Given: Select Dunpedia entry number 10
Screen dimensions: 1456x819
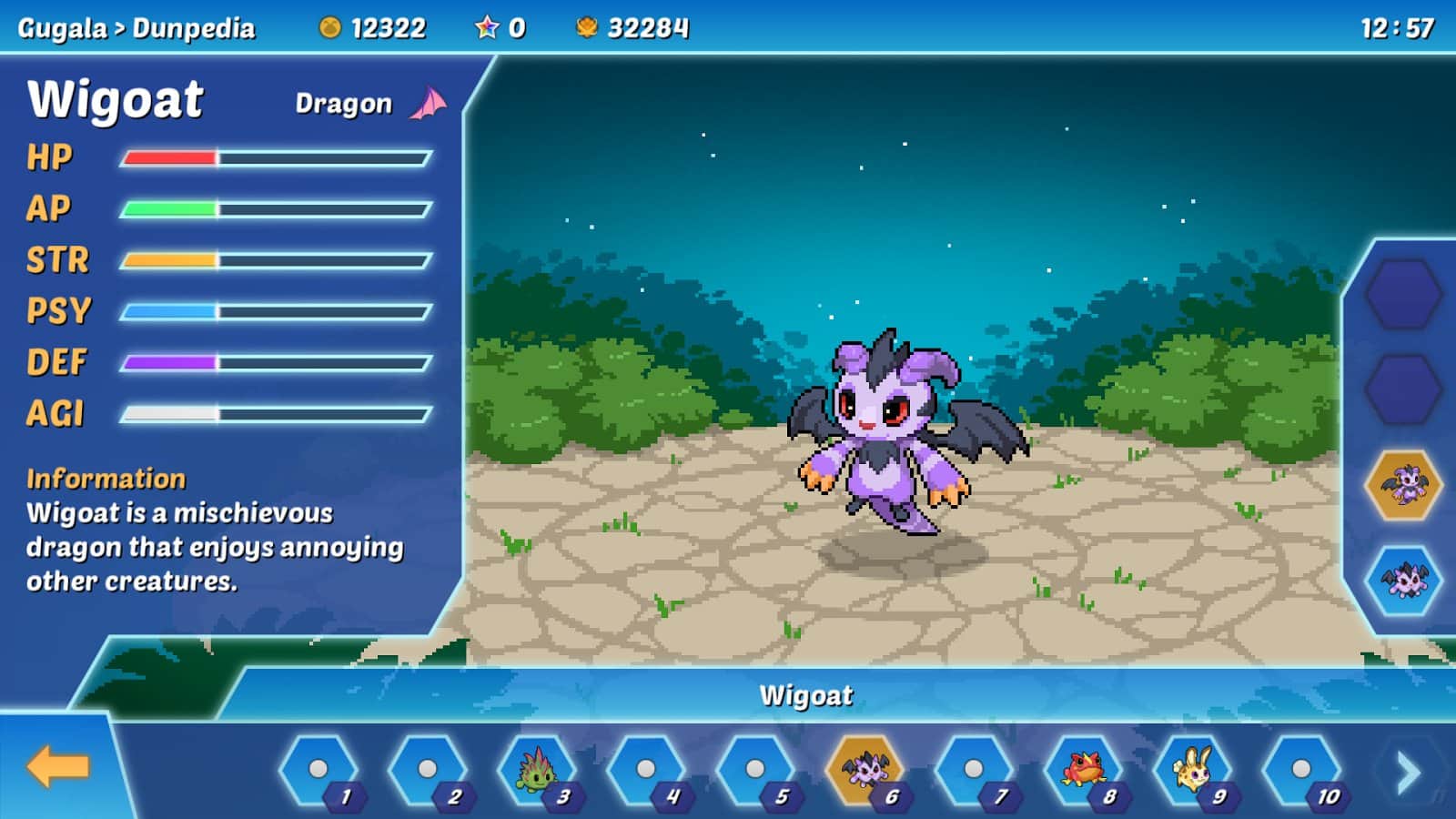Looking at the screenshot, I should [1301, 770].
